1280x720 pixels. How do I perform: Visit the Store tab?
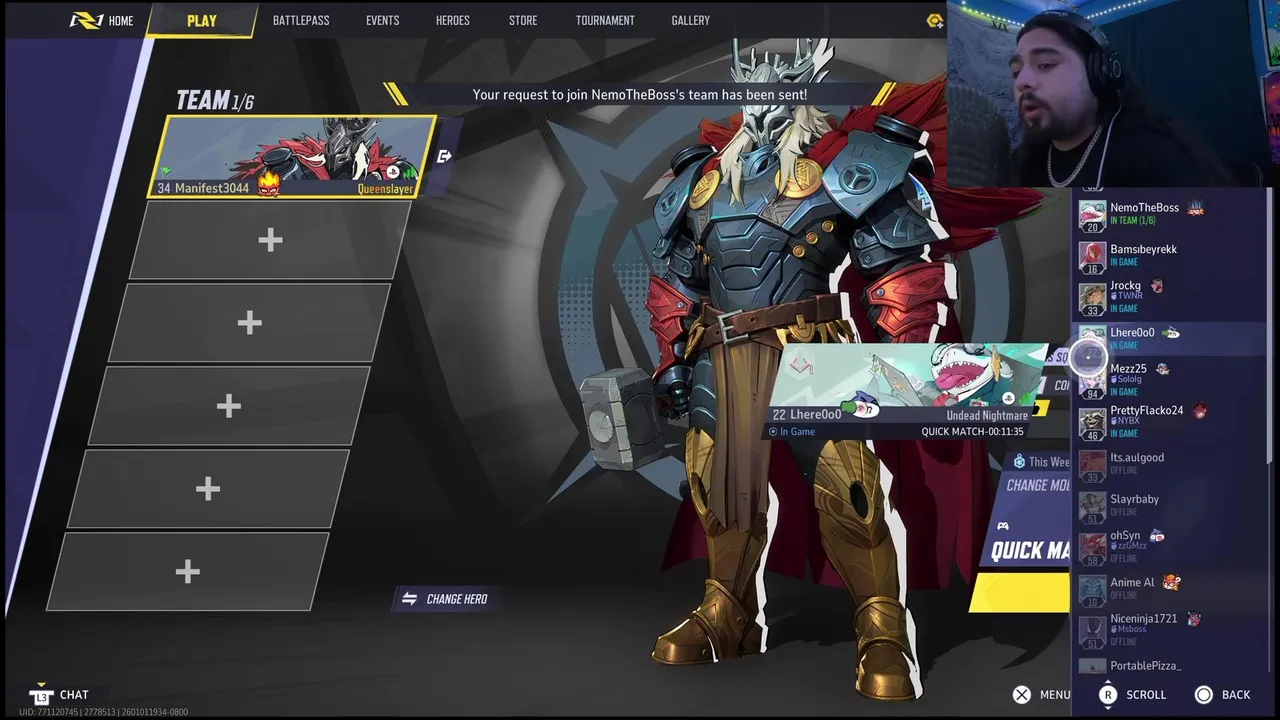[522, 20]
